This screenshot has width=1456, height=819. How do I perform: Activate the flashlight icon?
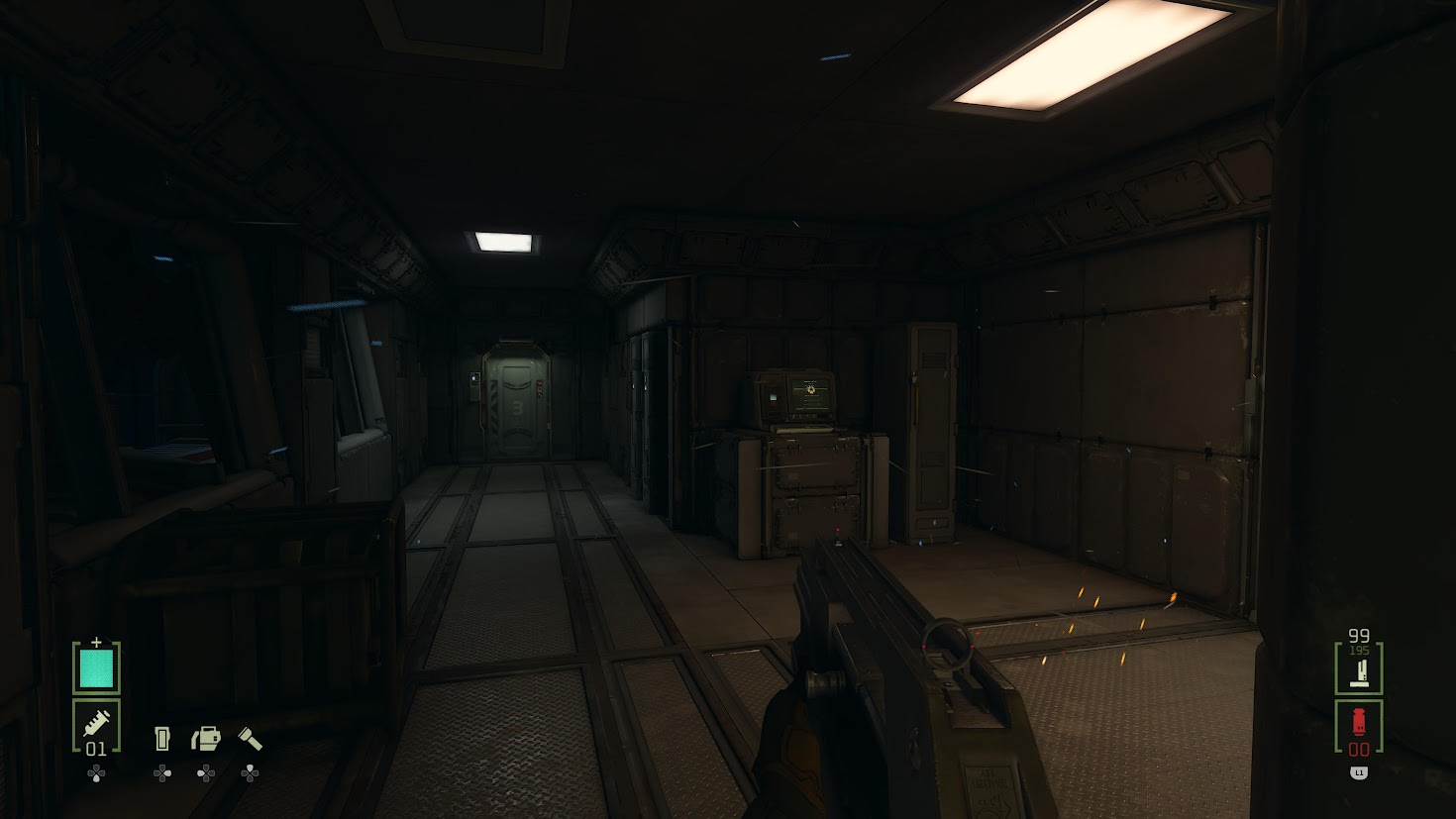click(250, 738)
